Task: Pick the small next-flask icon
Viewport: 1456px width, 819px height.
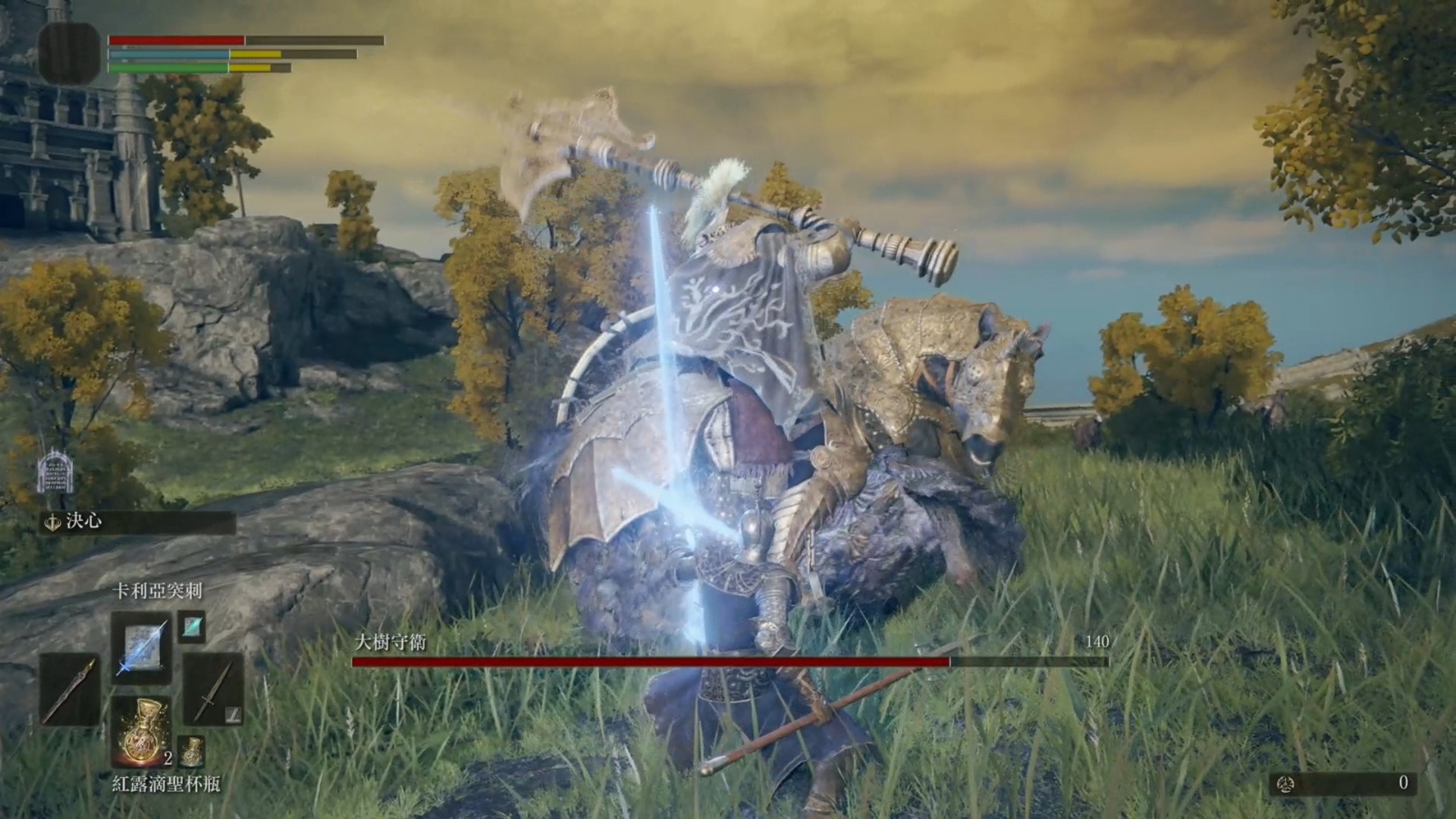Action: [x=191, y=750]
